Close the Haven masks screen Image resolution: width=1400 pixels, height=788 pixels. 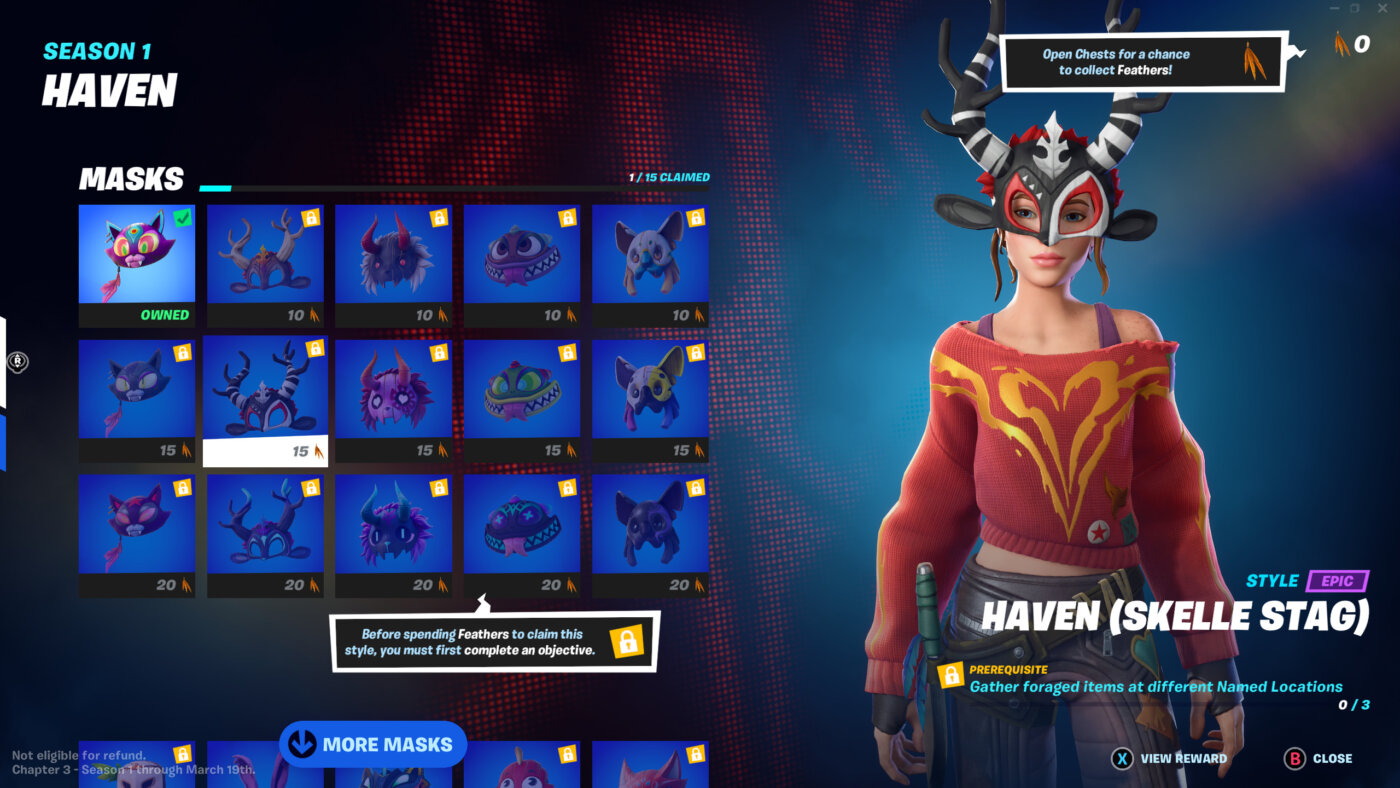click(x=1318, y=758)
